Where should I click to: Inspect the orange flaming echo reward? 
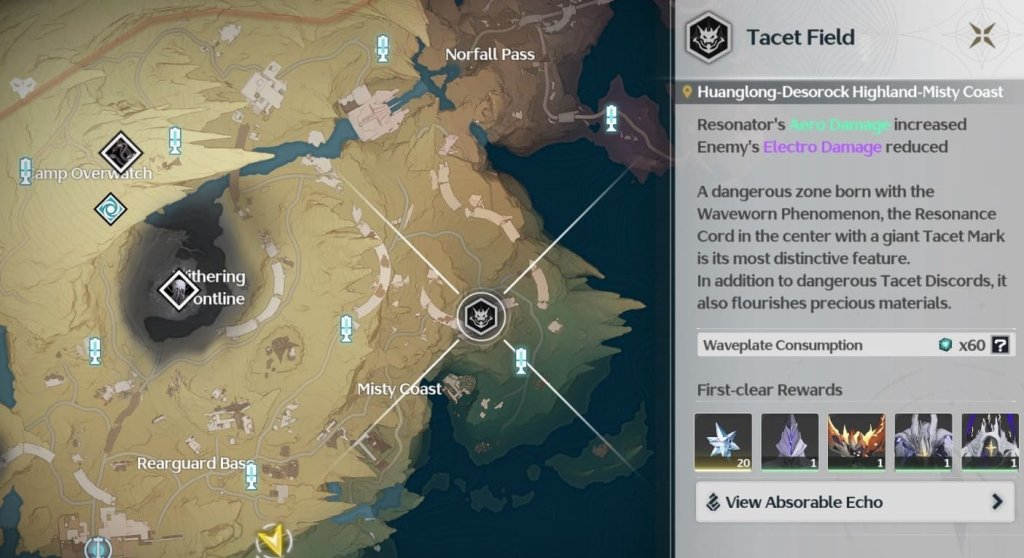click(x=856, y=442)
